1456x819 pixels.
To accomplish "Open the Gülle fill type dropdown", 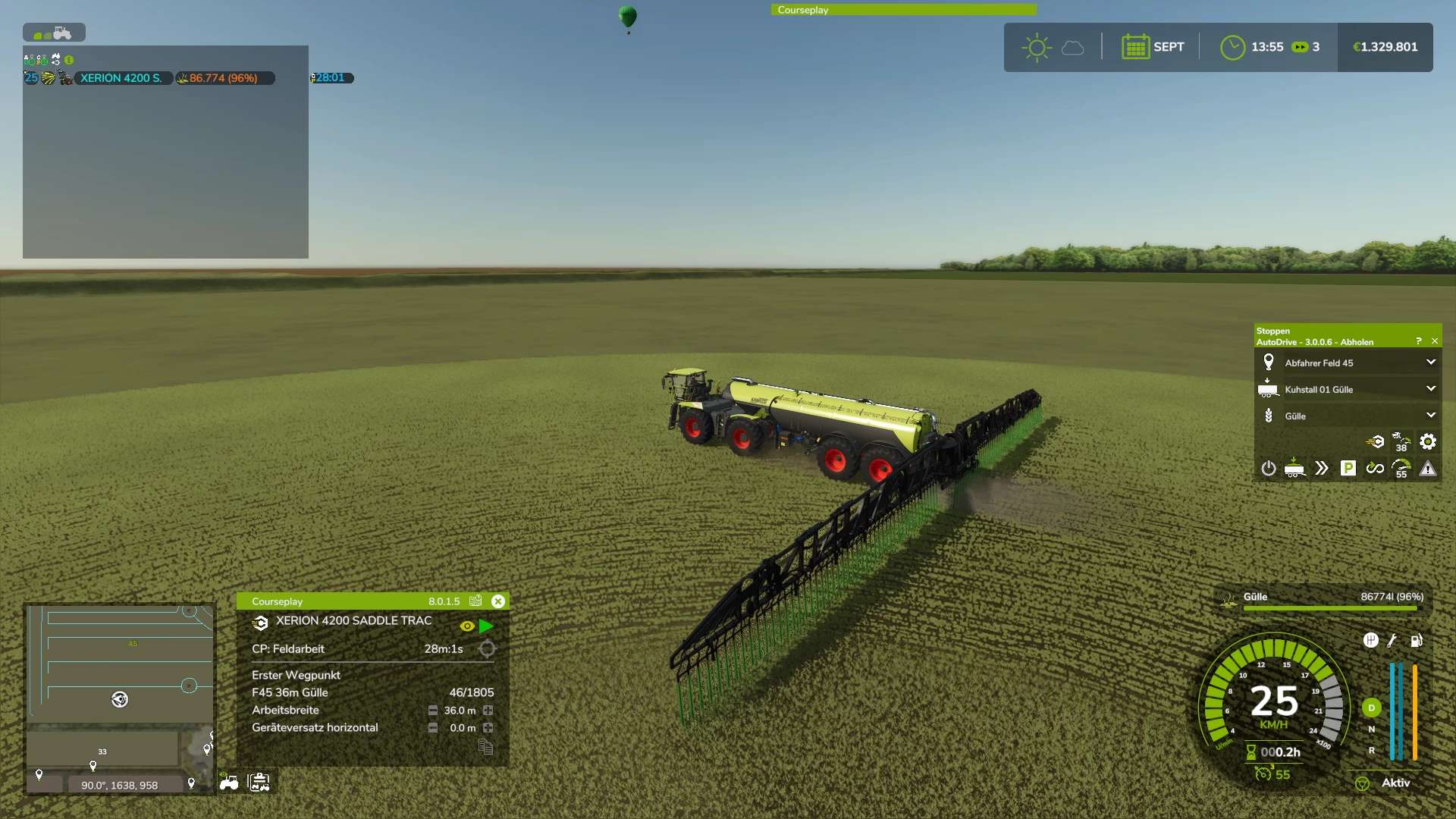I will [x=1430, y=416].
